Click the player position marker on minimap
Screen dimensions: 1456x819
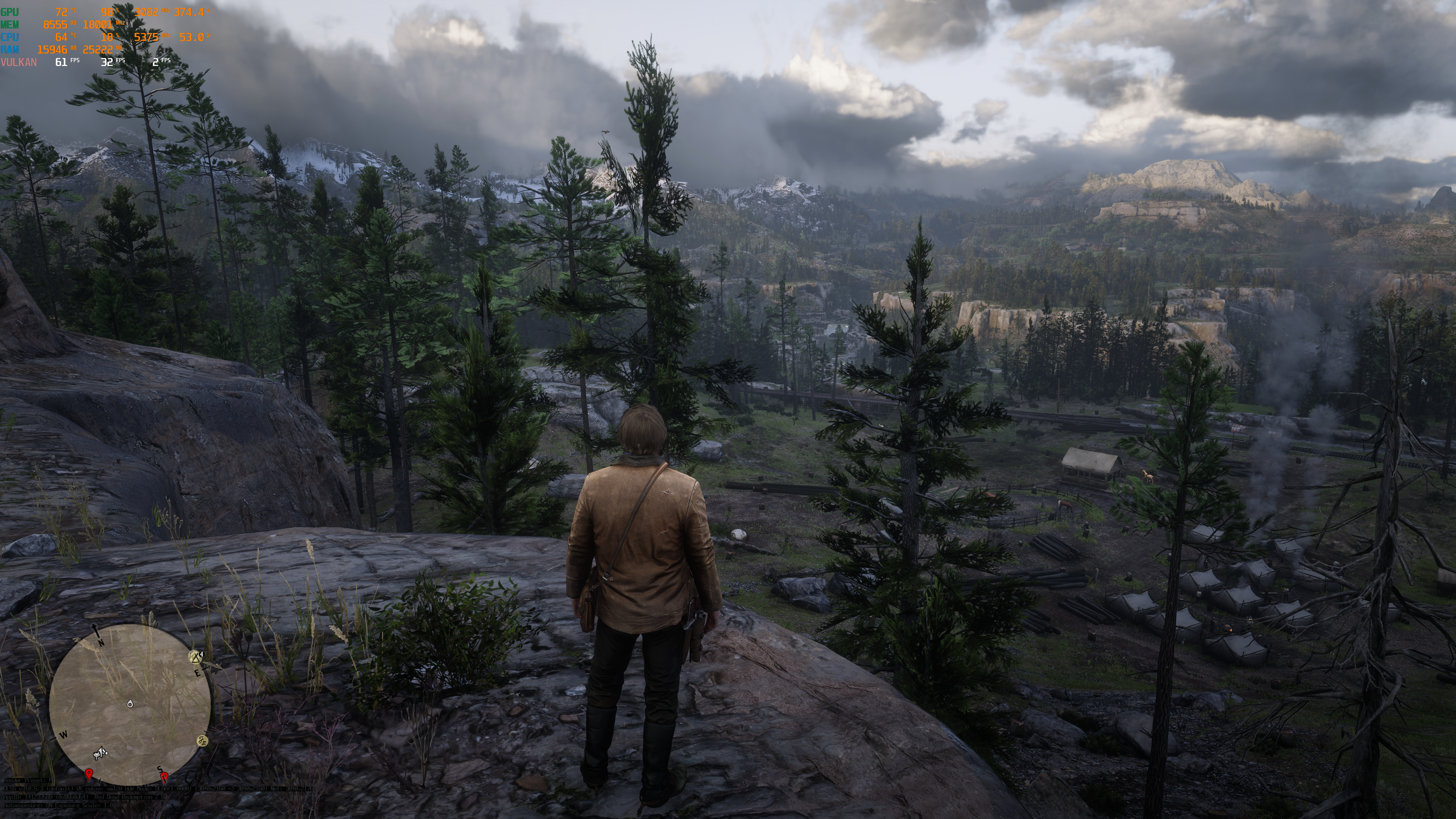point(130,704)
